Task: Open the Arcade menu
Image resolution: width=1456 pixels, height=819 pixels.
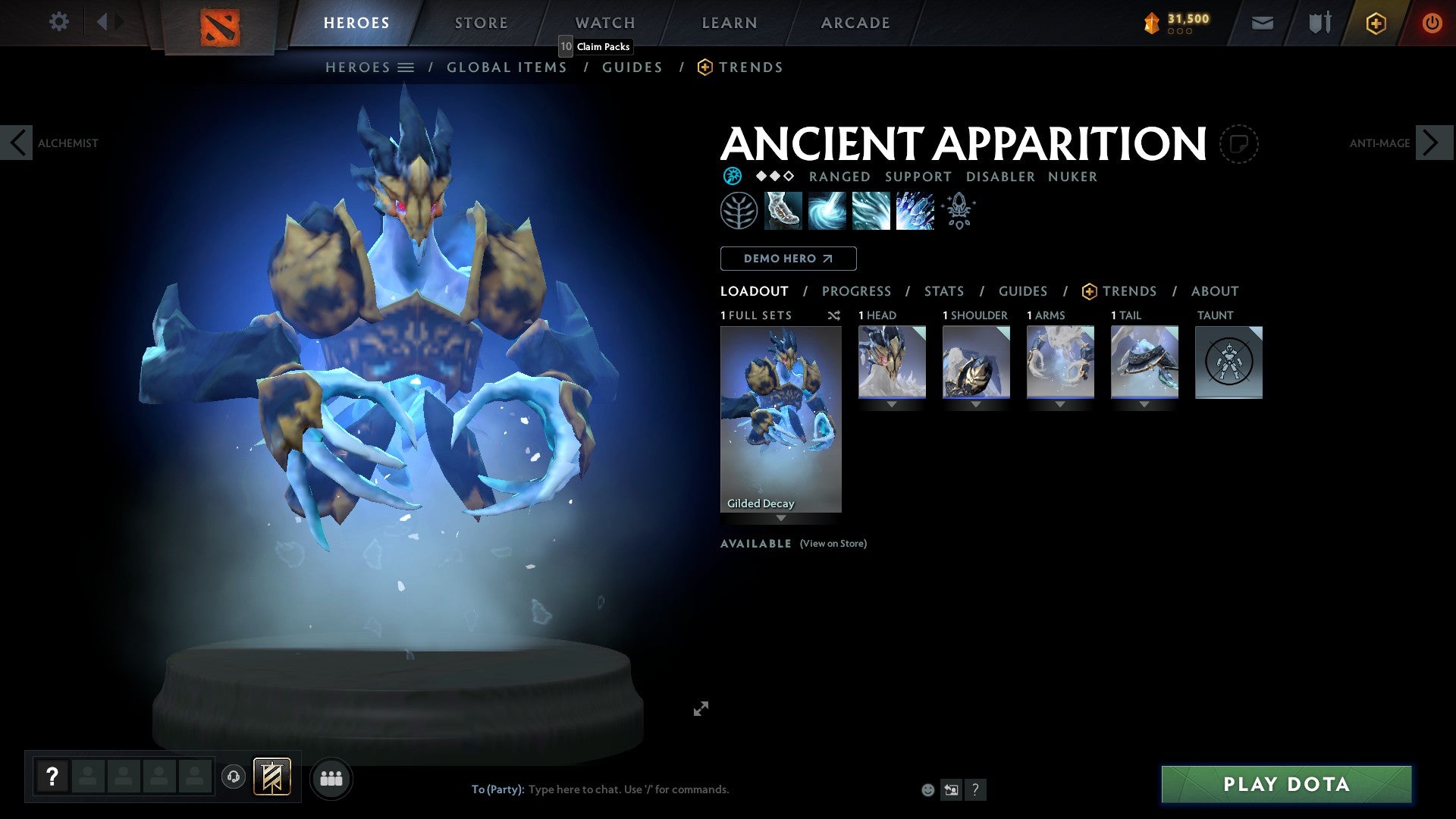Action: [x=855, y=23]
